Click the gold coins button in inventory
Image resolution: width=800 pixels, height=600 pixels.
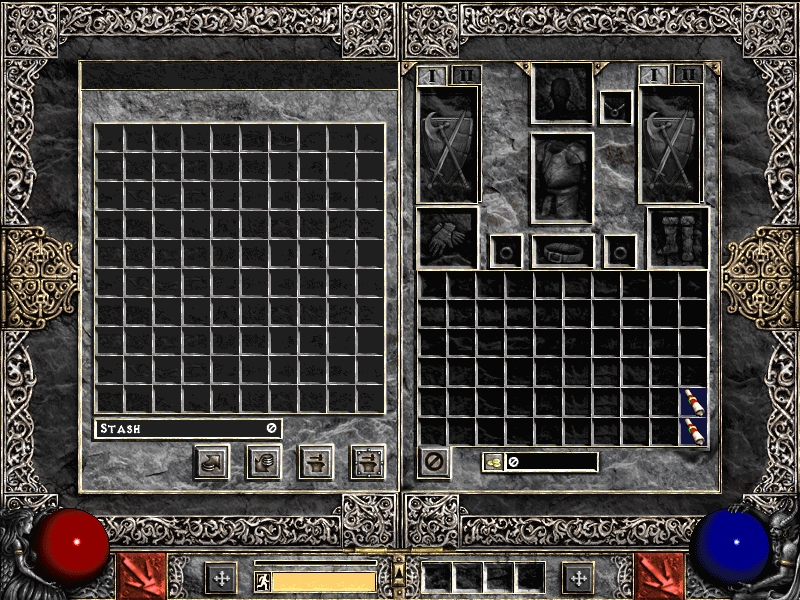[x=493, y=462]
